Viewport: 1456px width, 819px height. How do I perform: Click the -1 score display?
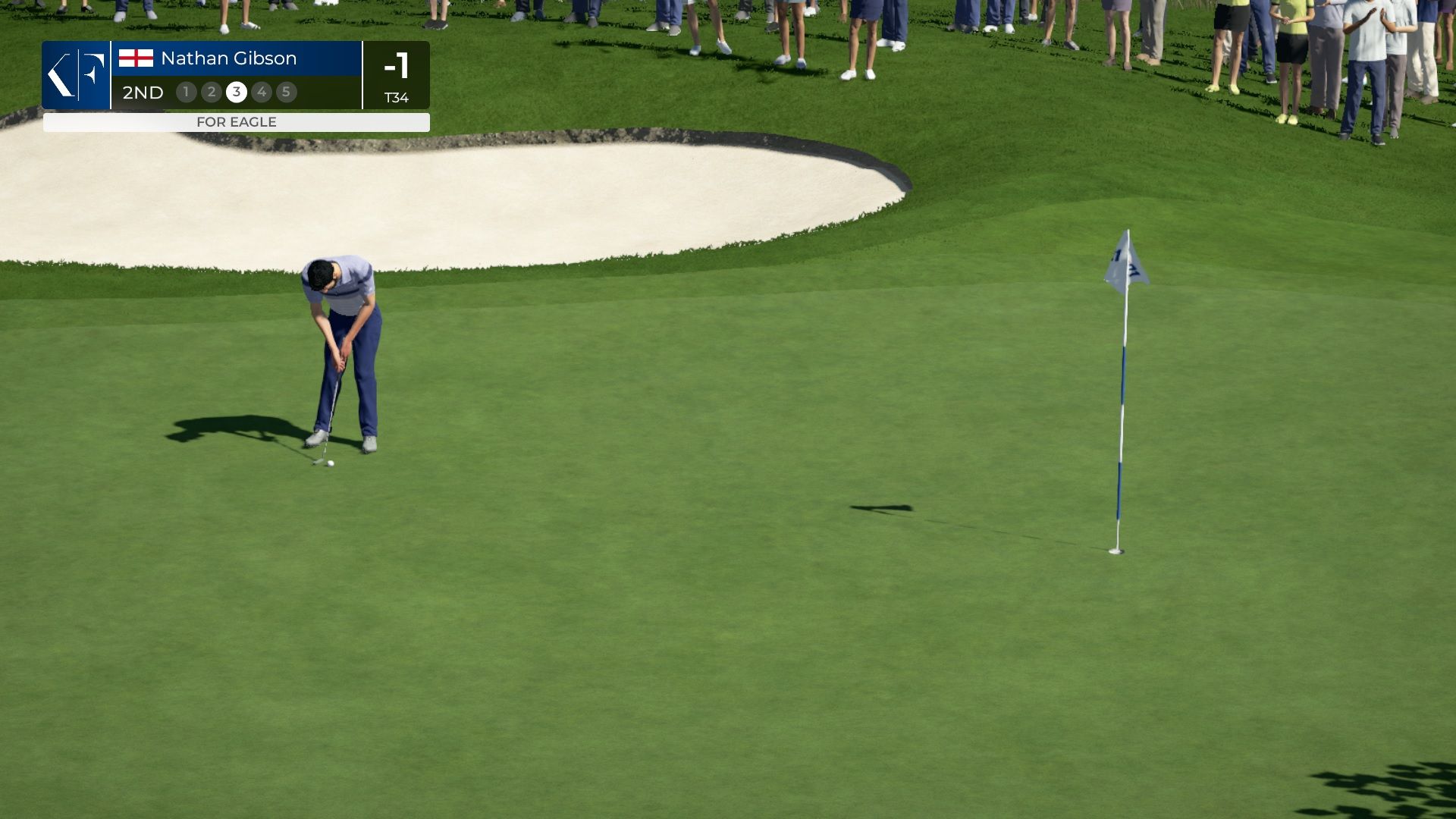397,67
